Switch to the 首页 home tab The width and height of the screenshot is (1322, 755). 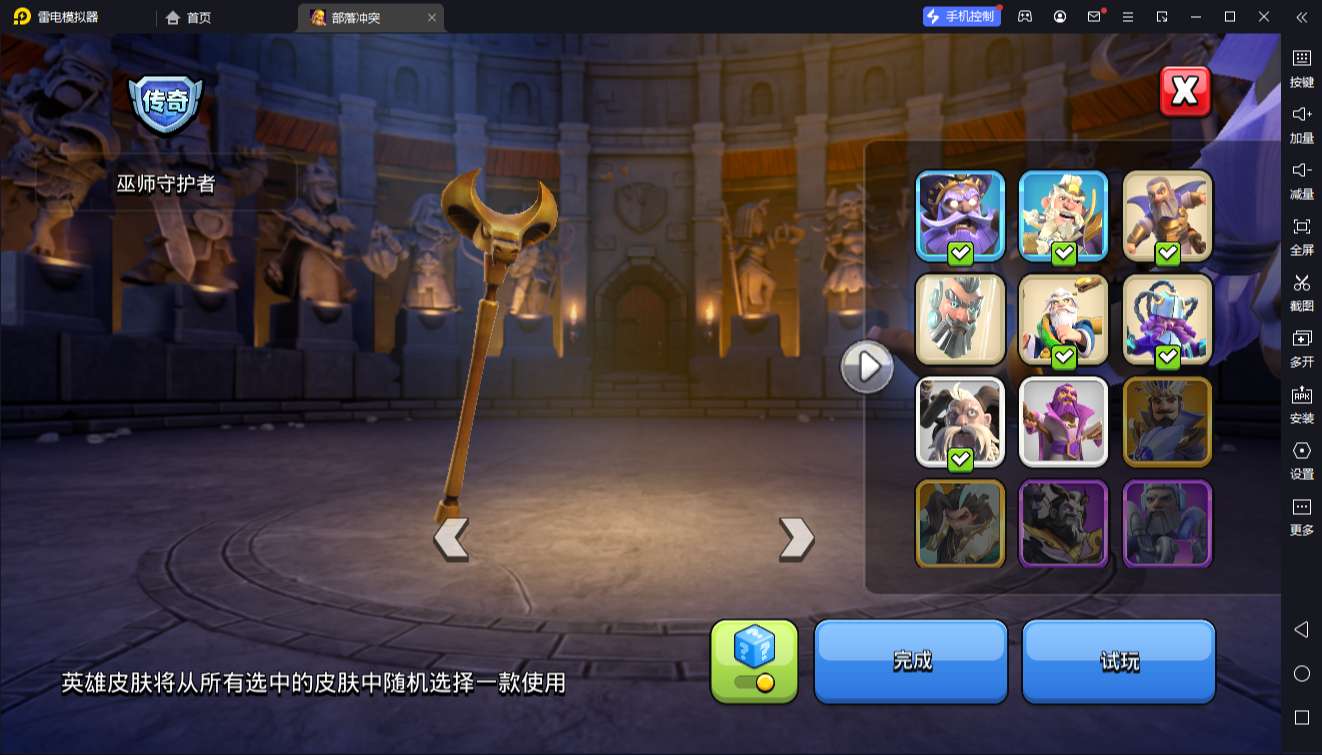(186, 17)
